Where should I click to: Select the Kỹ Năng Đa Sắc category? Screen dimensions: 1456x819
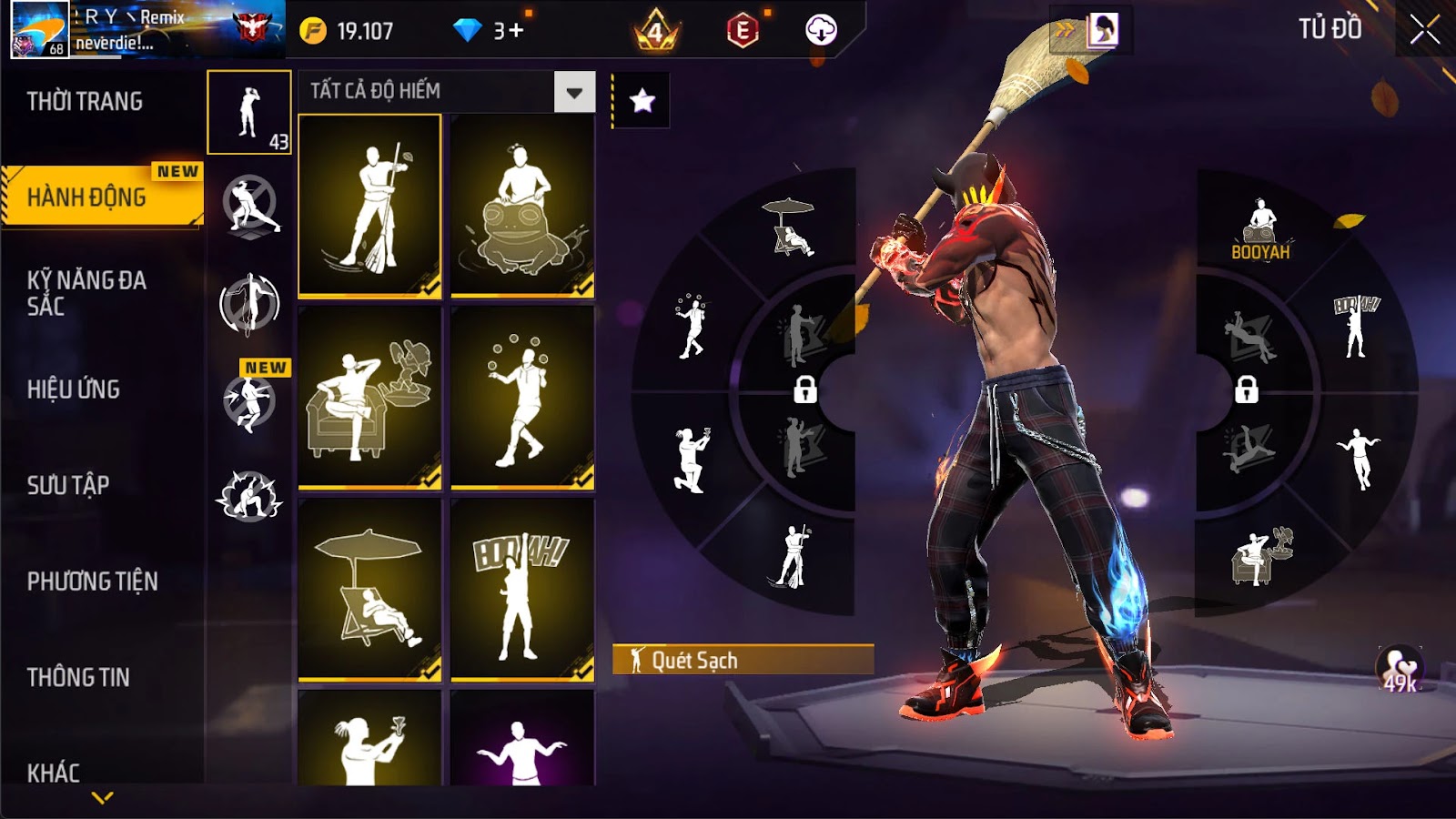pyautogui.click(x=86, y=293)
